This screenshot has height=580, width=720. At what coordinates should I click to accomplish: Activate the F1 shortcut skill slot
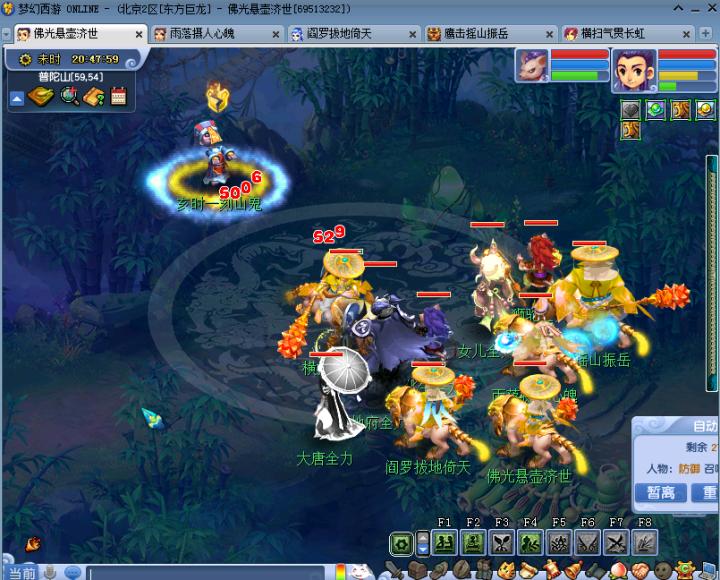point(445,543)
